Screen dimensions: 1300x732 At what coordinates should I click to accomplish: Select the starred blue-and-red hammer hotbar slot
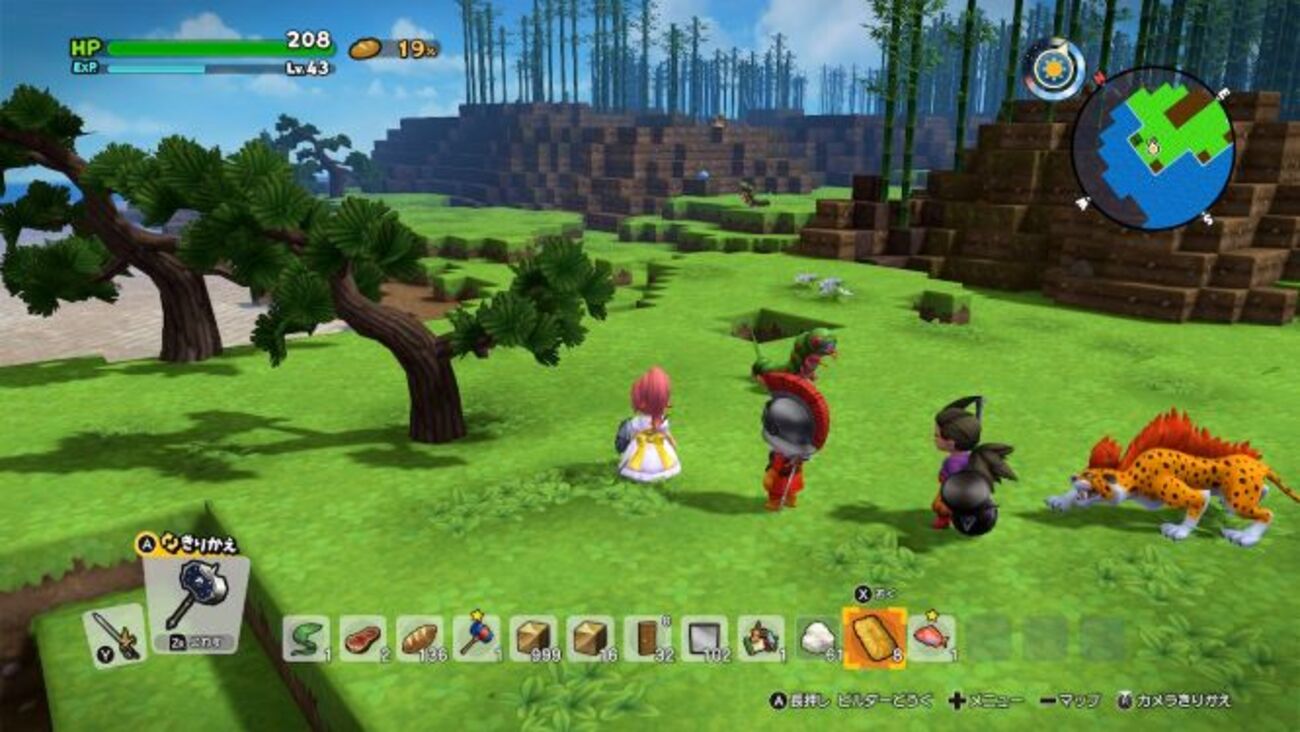click(x=476, y=638)
